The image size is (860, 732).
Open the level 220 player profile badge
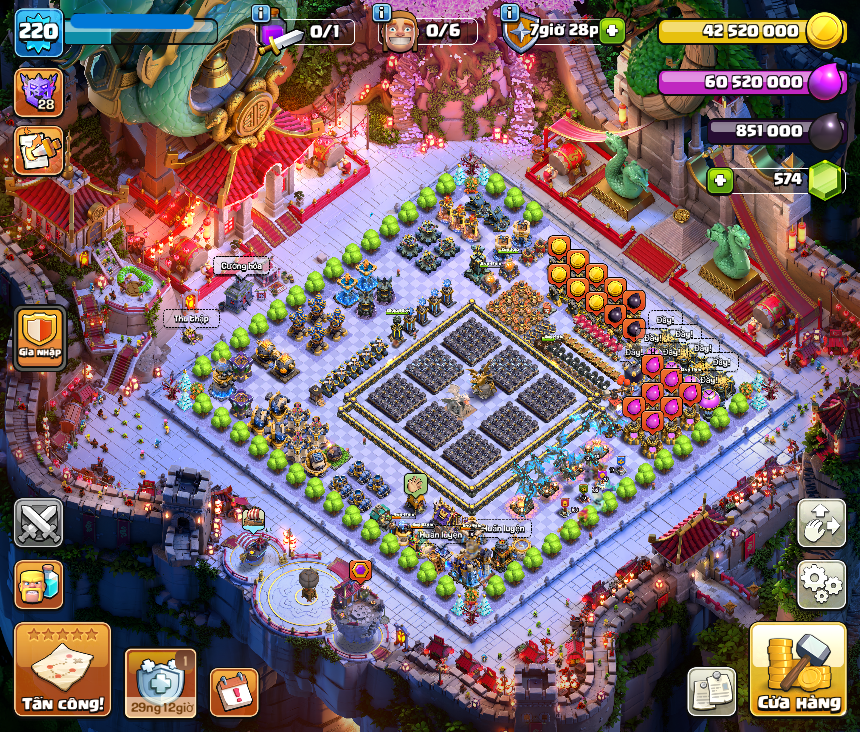tap(39, 31)
